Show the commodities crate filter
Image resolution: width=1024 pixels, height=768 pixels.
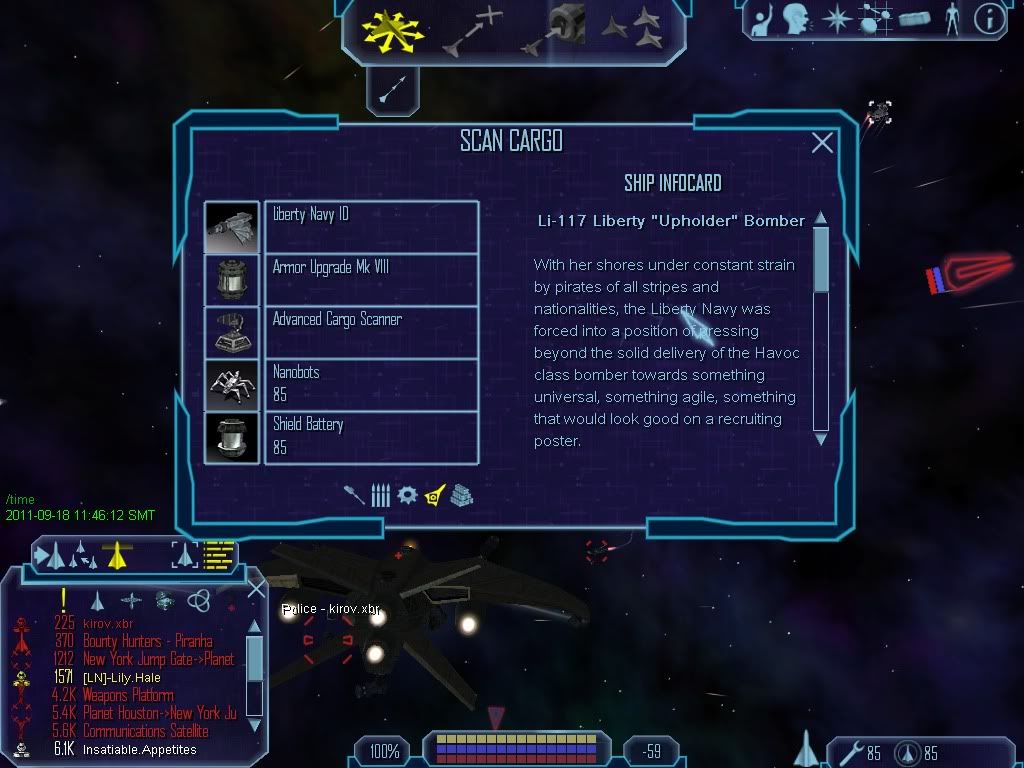[461, 495]
